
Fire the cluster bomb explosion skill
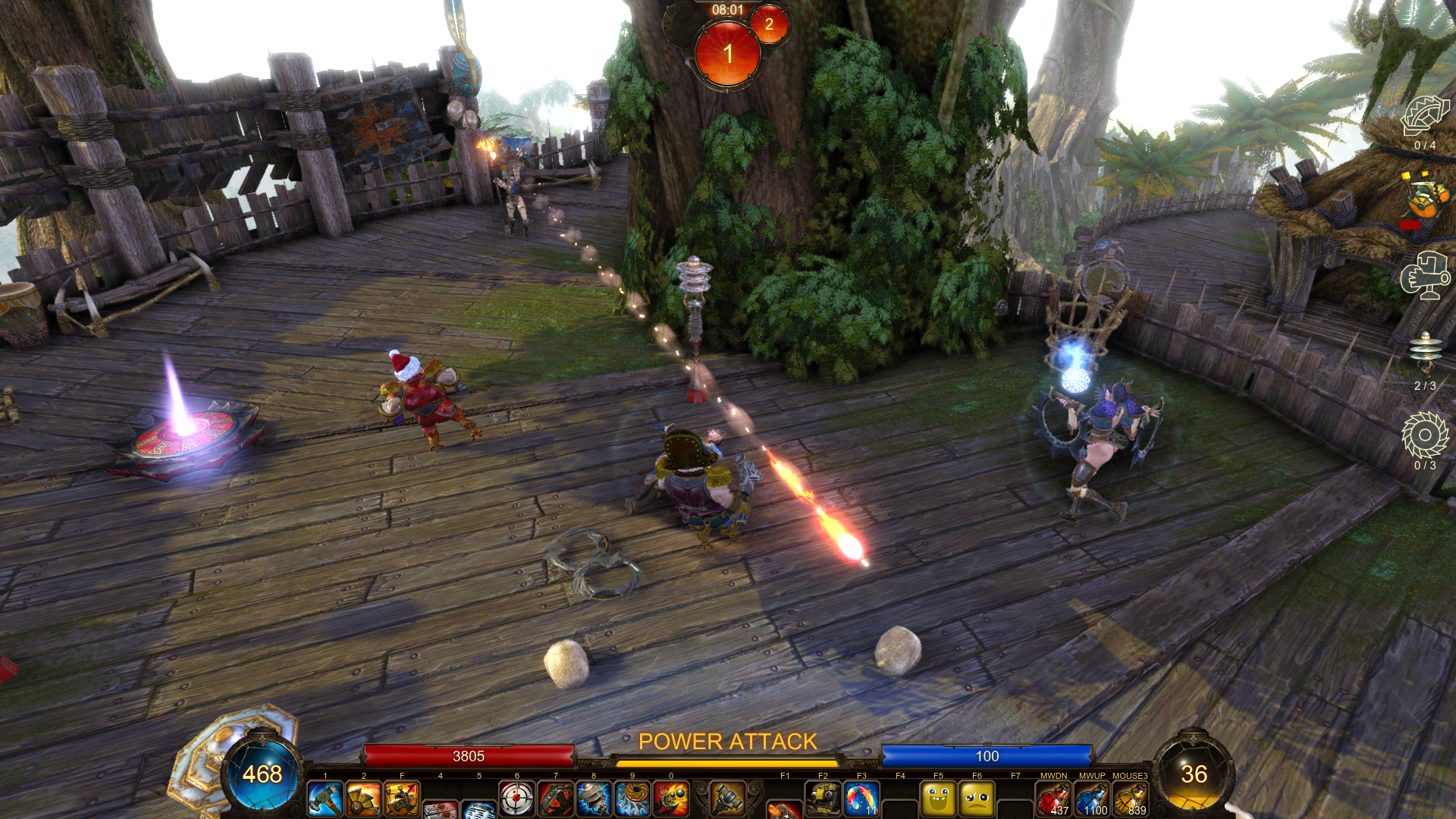[671, 799]
